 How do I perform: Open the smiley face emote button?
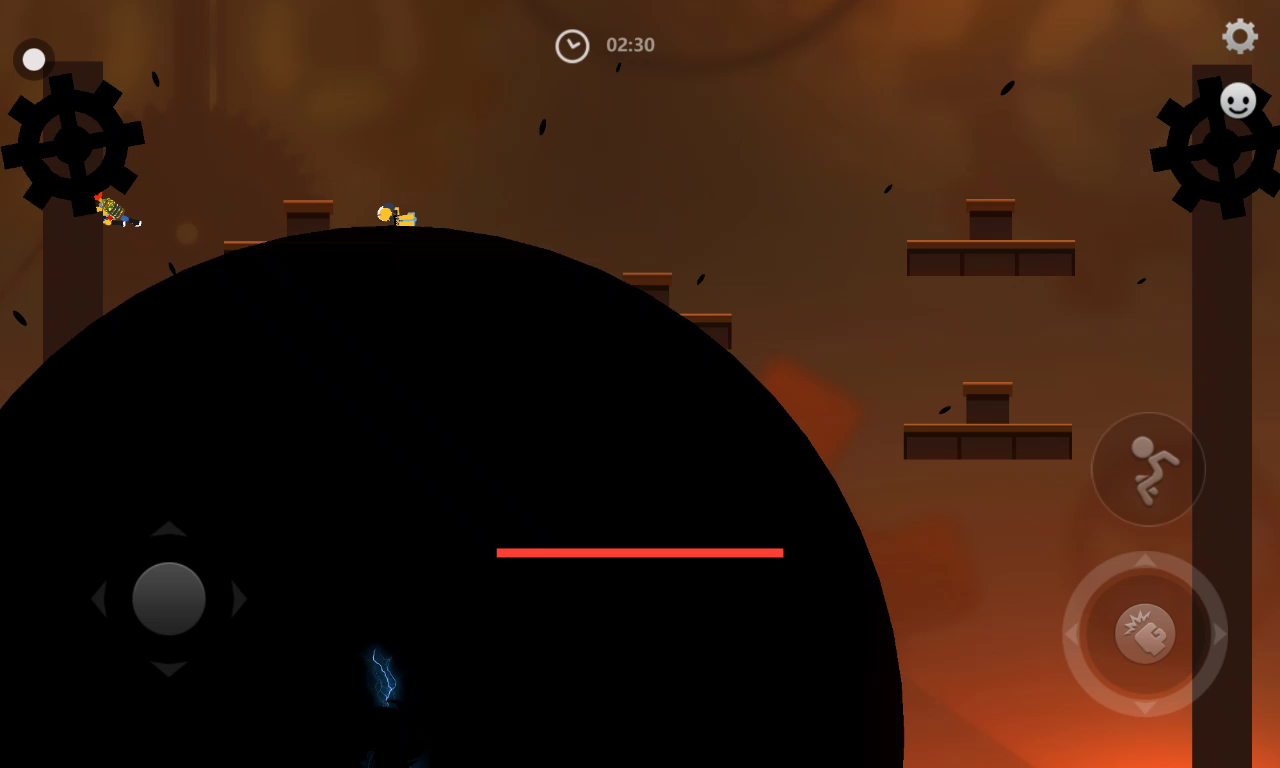coord(1238,100)
